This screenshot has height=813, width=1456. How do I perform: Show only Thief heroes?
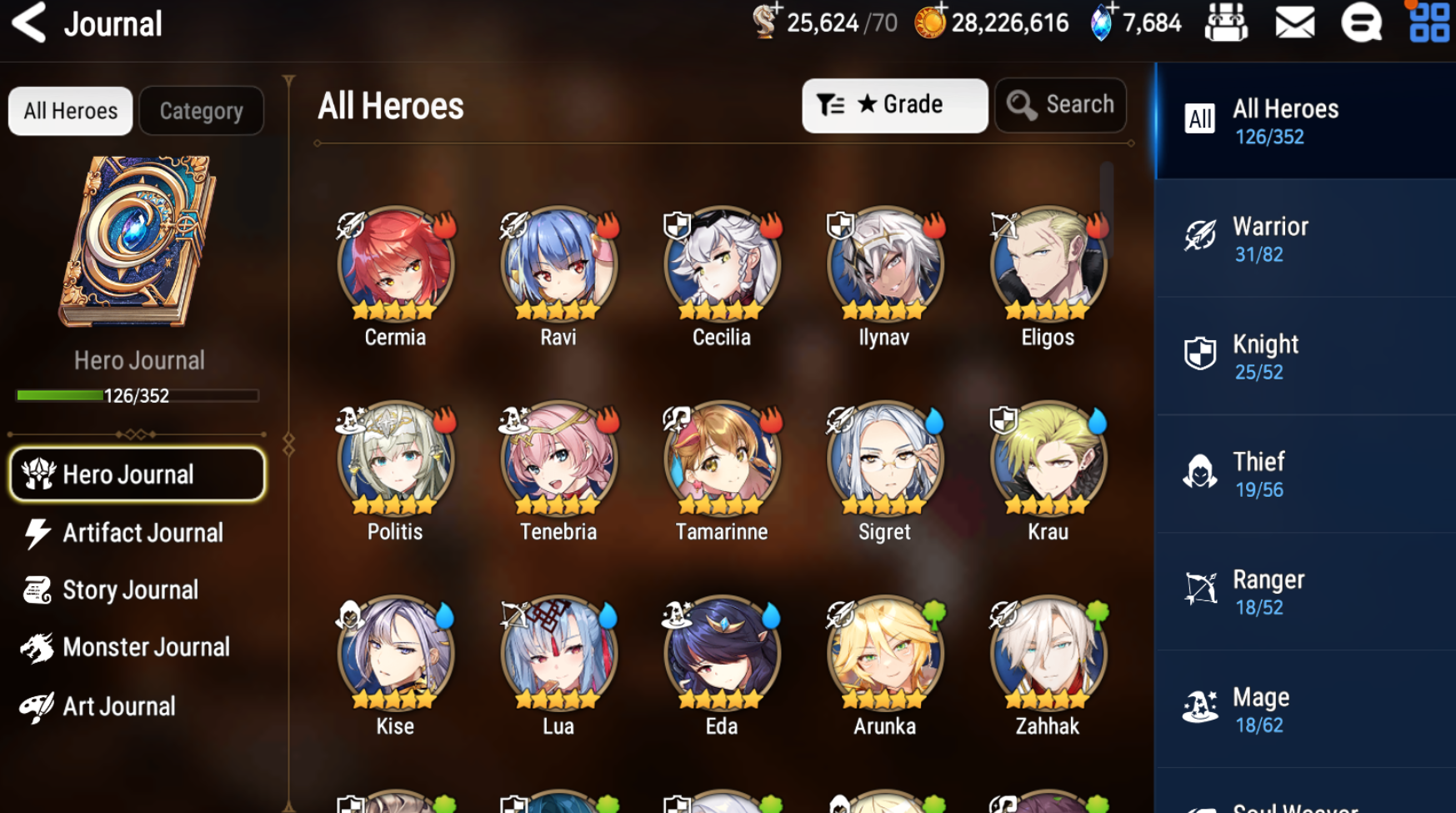(1304, 474)
